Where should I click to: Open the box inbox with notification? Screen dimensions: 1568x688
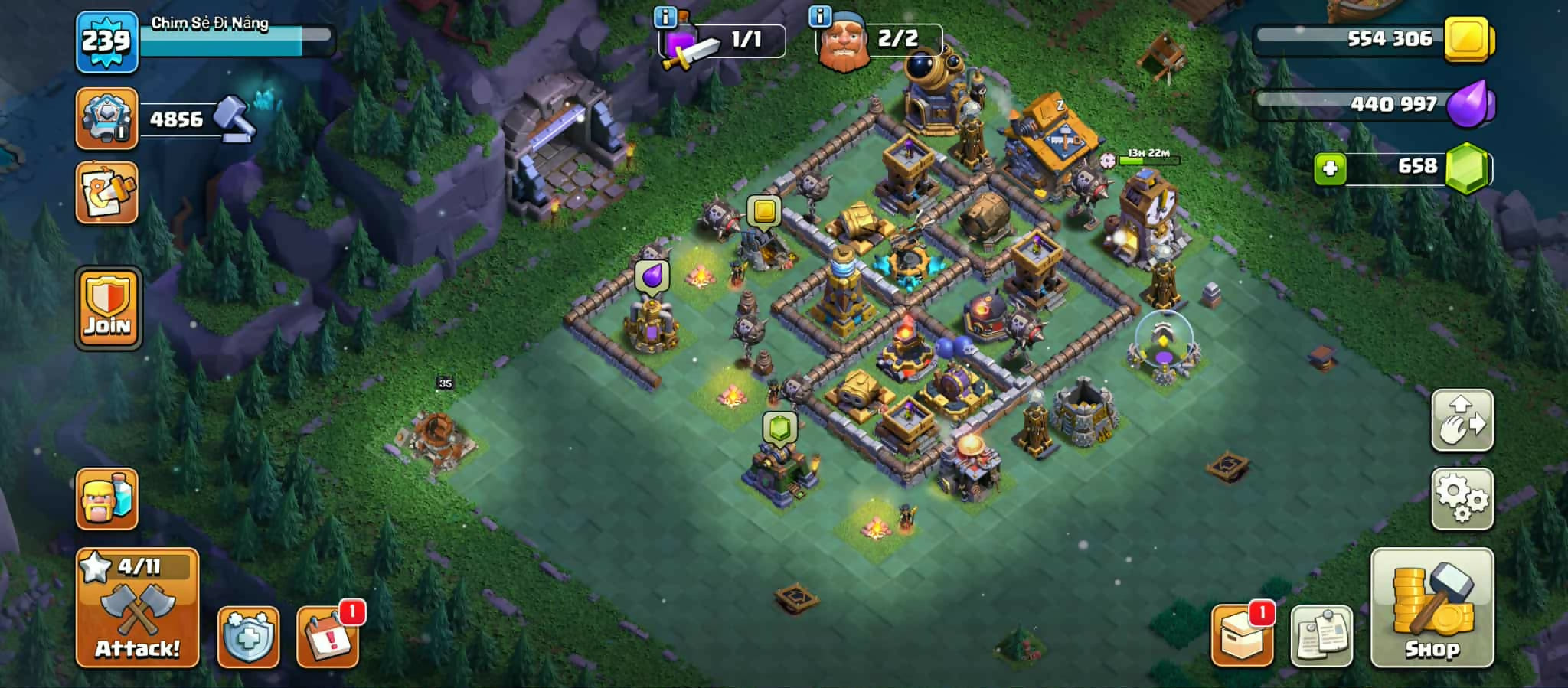(x=1241, y=635)
